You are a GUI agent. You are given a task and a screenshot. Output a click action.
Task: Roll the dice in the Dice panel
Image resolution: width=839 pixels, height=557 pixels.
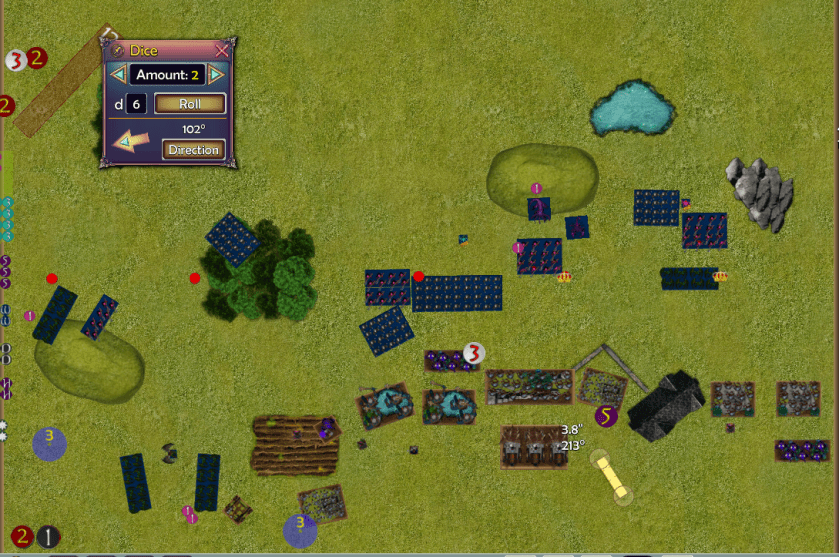[x=190, y=104]
